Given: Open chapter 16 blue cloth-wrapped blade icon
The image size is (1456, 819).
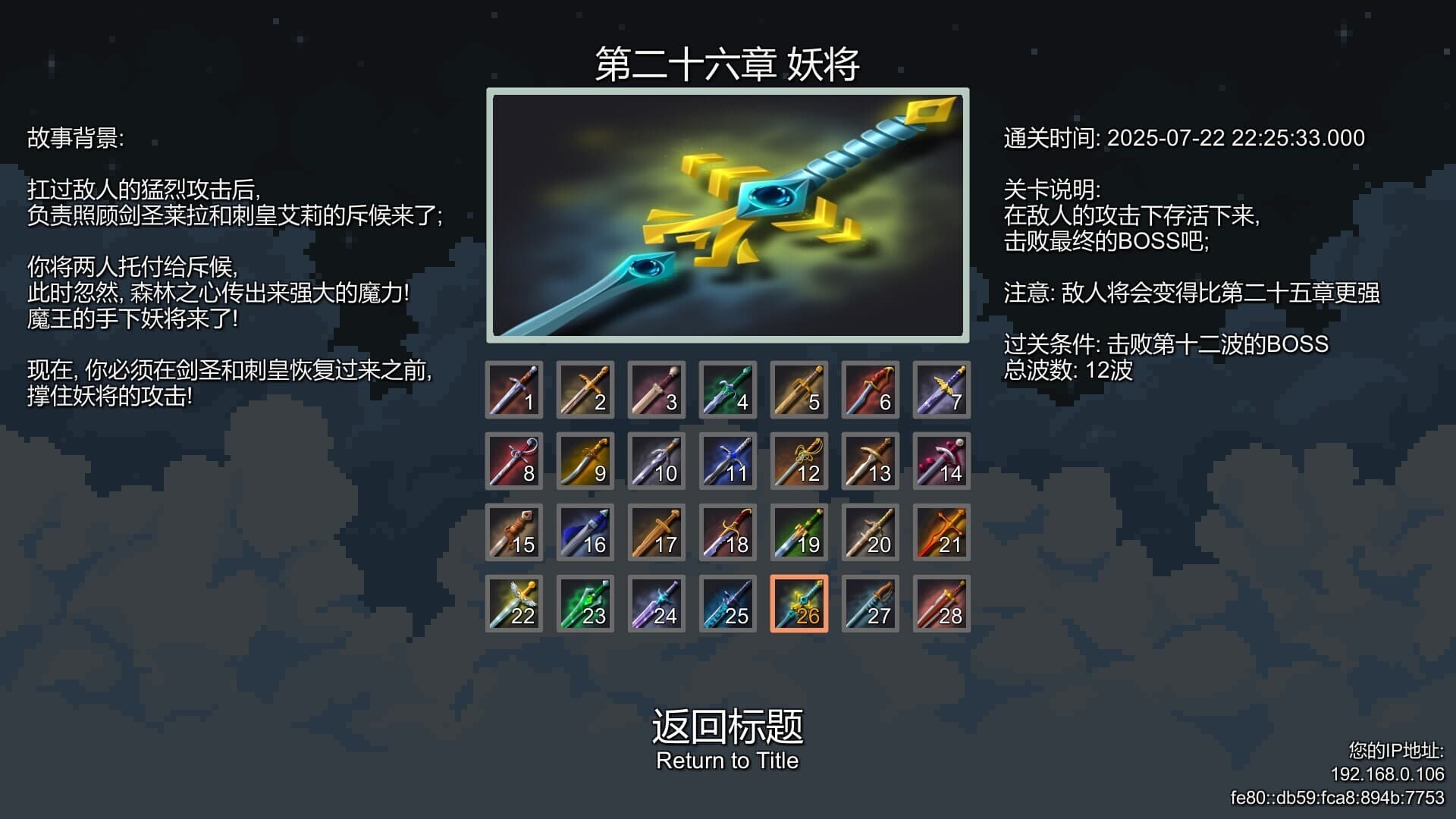Looking at the screenshot, I should coord(585,532).
